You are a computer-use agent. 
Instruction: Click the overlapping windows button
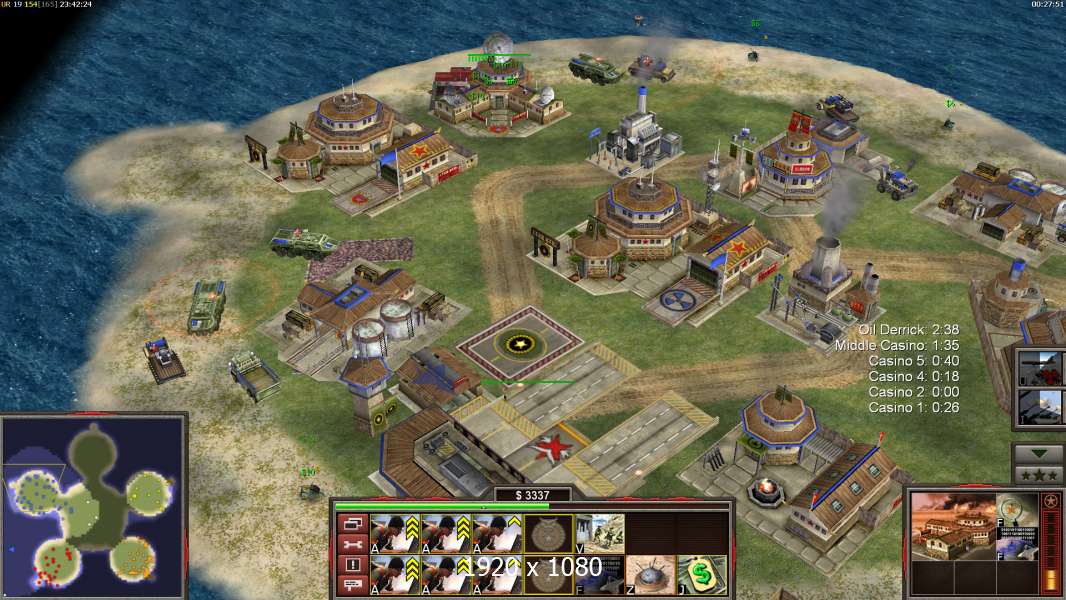[x=352, y=523]
